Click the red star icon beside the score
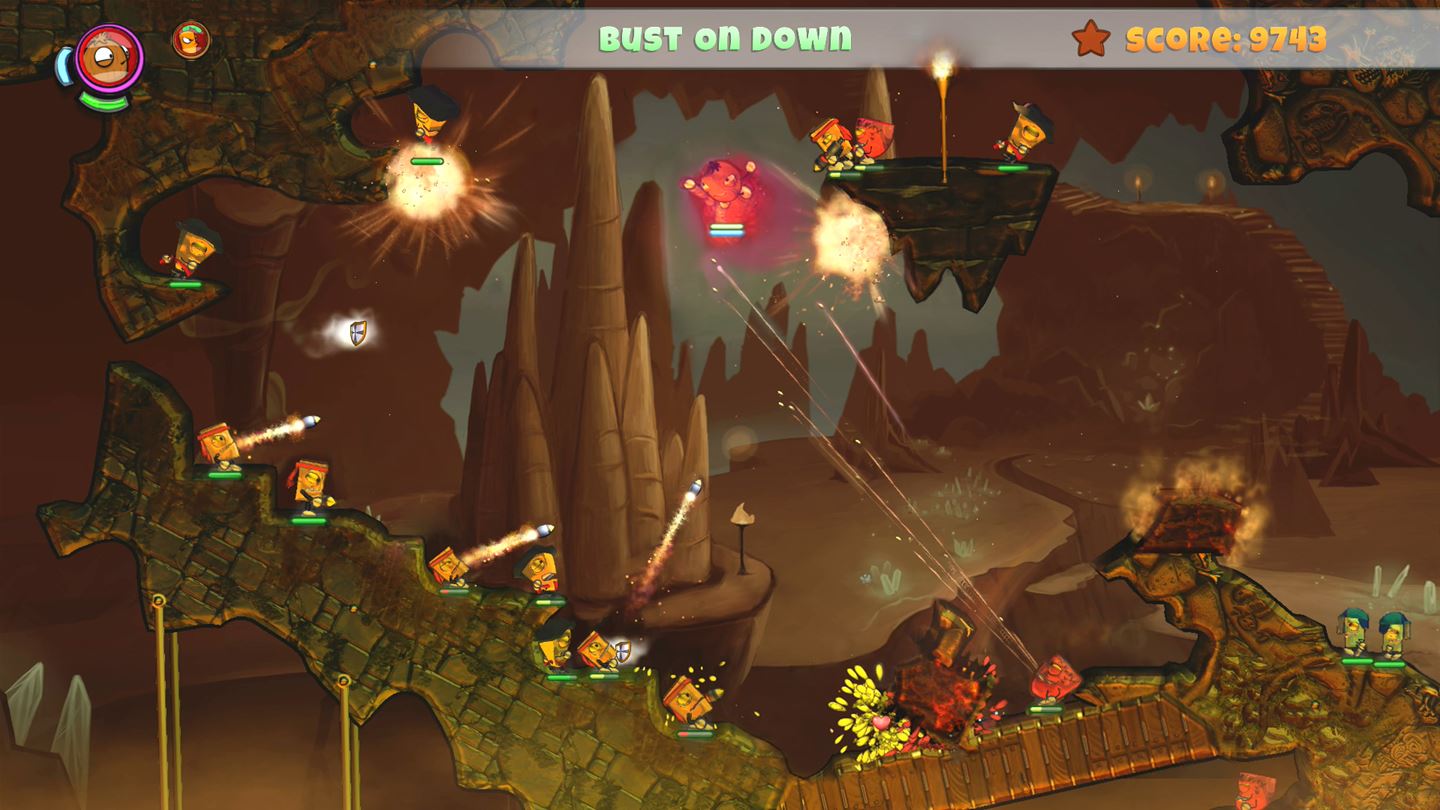Image resolution: width=1440 pixels, height=810 pixels. coord(1092,38)
